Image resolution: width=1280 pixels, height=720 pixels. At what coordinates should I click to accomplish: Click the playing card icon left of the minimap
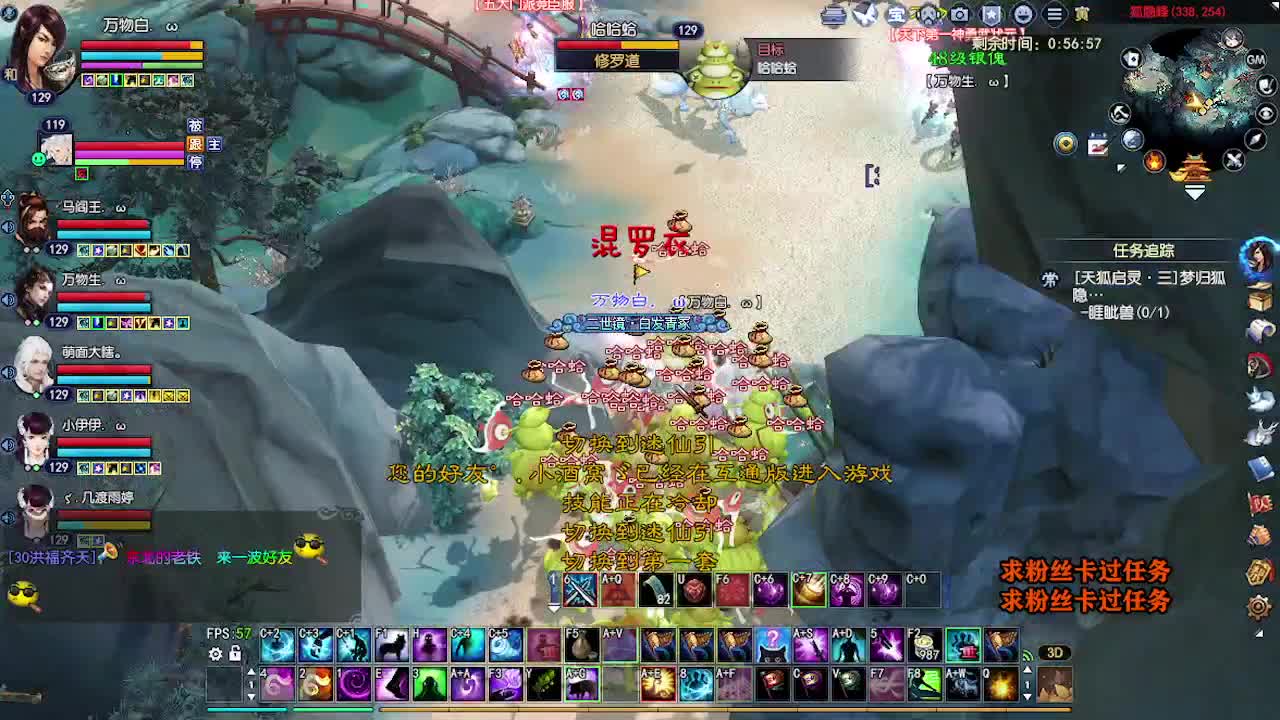click(1133, 59)
